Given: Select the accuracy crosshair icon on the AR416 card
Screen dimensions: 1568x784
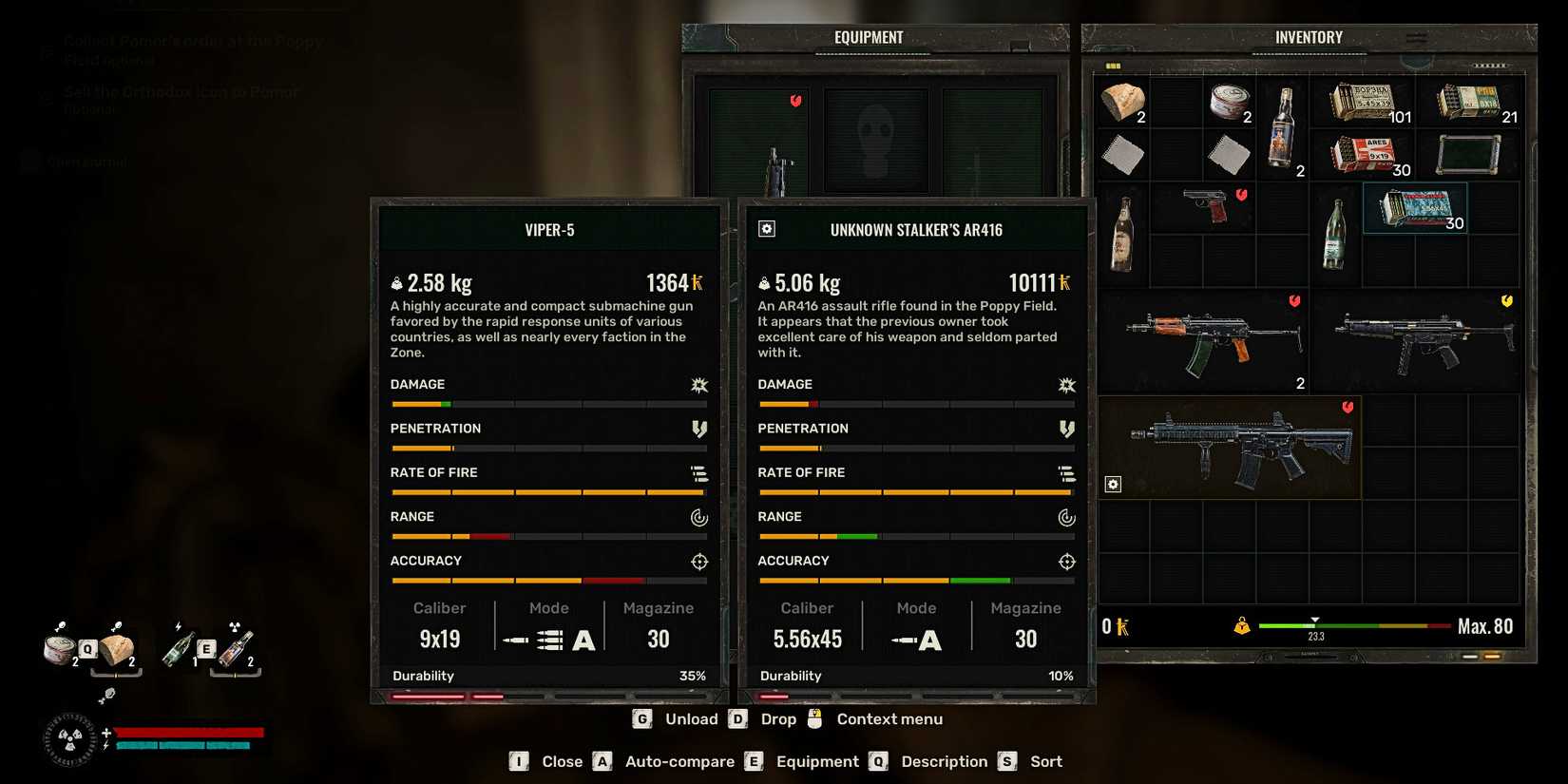Looking at the screenshot, I should [x=1066, y=561].
